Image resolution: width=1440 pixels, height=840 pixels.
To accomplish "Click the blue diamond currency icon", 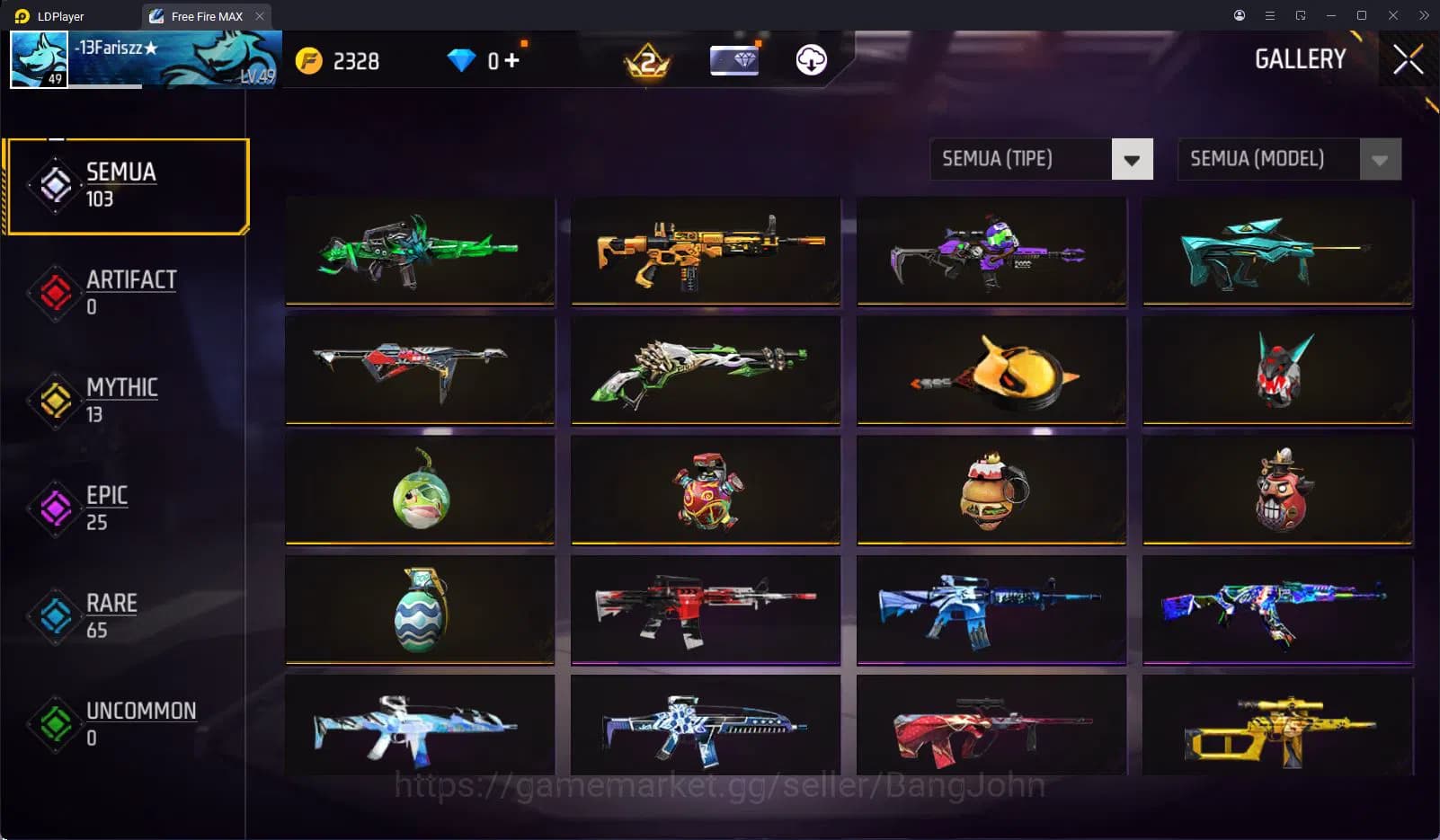I will click(x=463, y=60).
